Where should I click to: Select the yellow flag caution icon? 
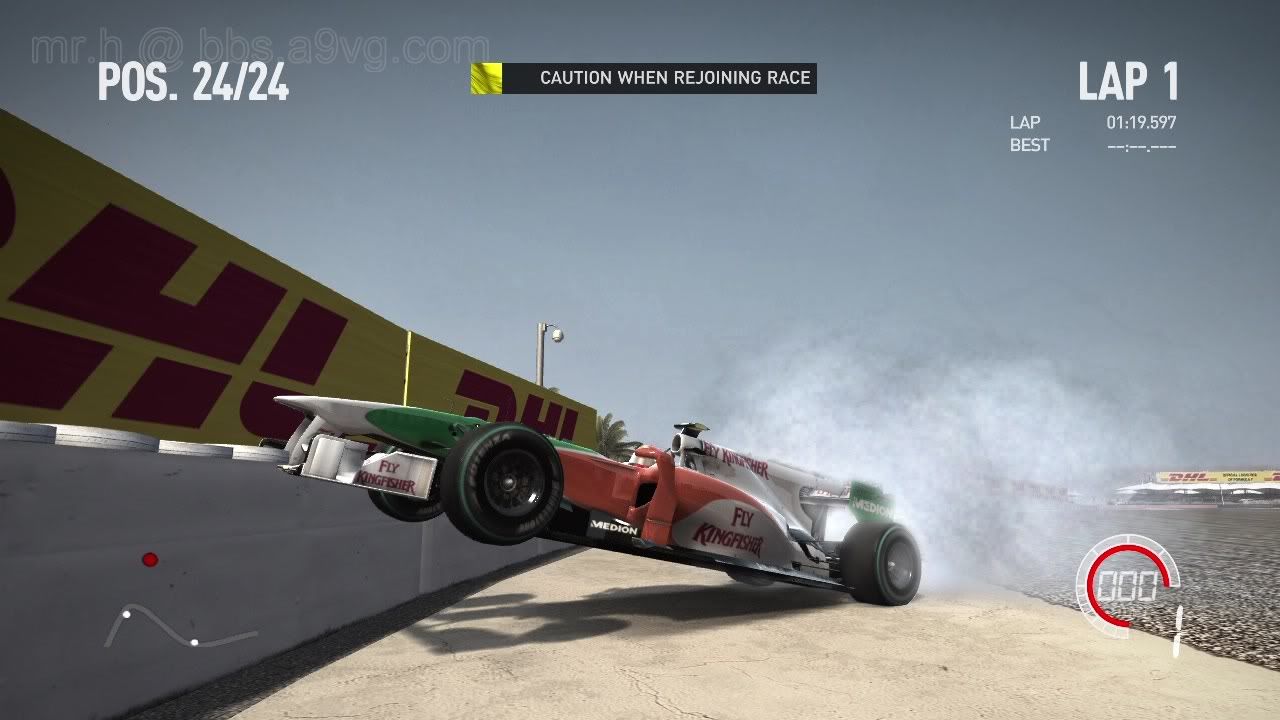click(x=486, y=78)
